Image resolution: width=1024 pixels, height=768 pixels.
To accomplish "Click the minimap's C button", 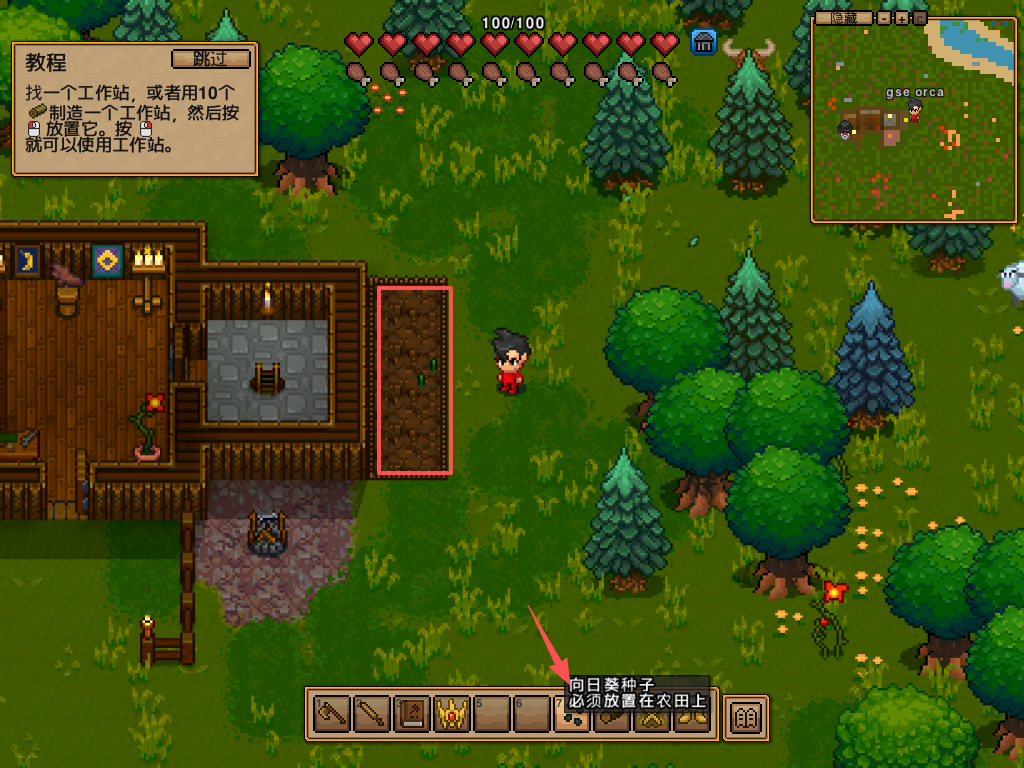I will (919, 18).
